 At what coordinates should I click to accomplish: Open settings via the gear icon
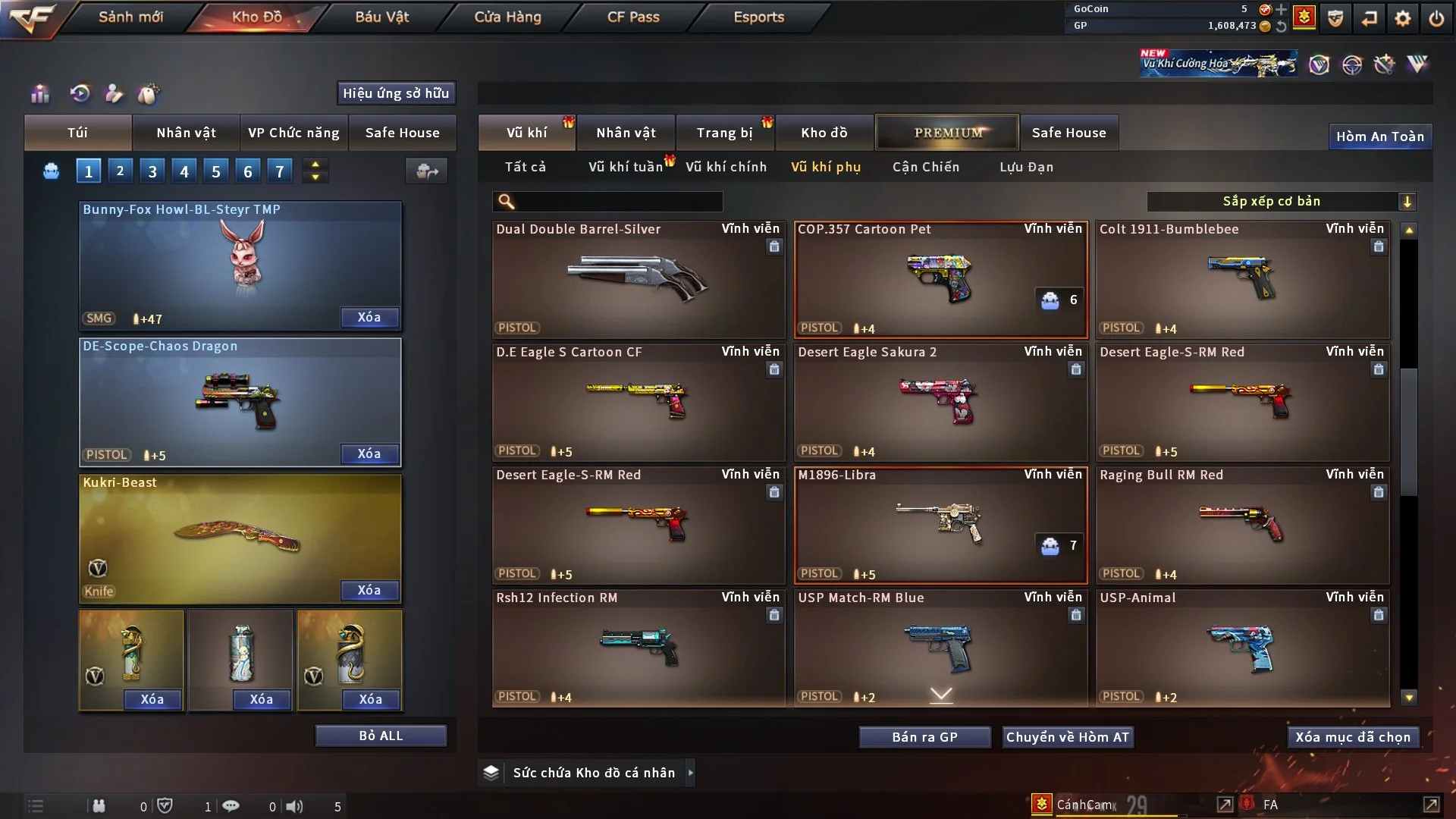point(1402,18)
